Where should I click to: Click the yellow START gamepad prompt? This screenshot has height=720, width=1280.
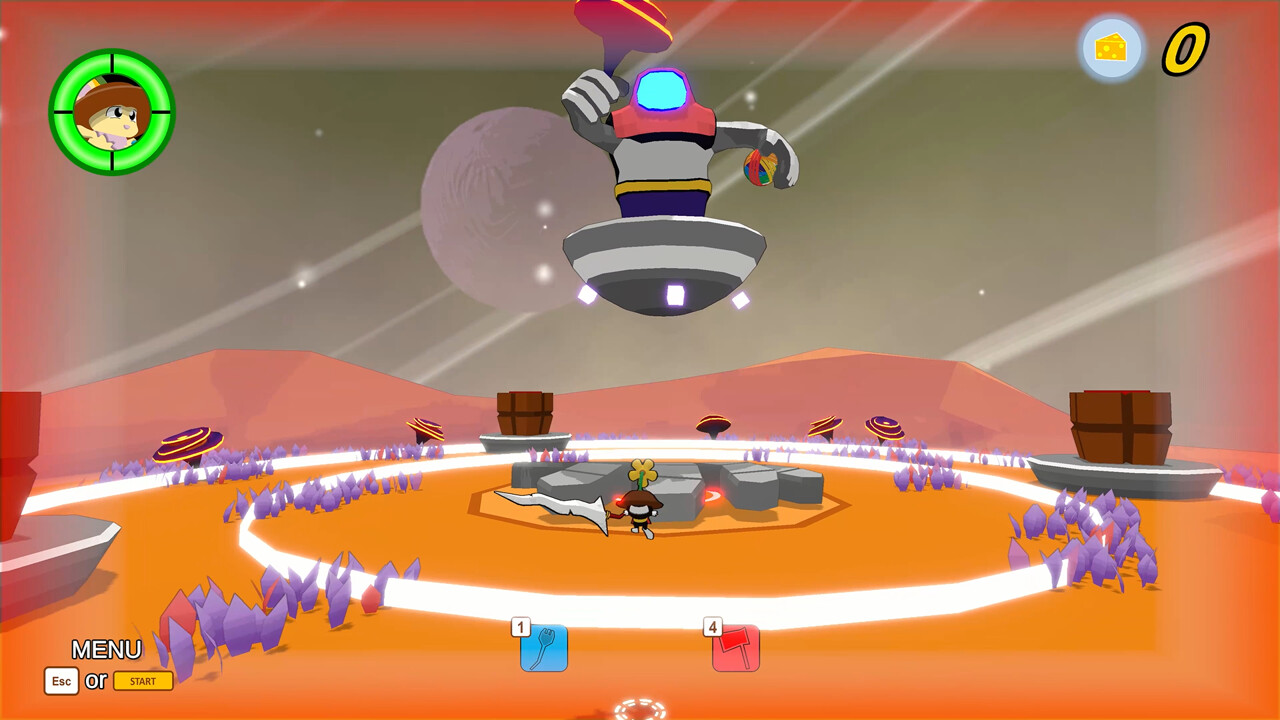143,681
